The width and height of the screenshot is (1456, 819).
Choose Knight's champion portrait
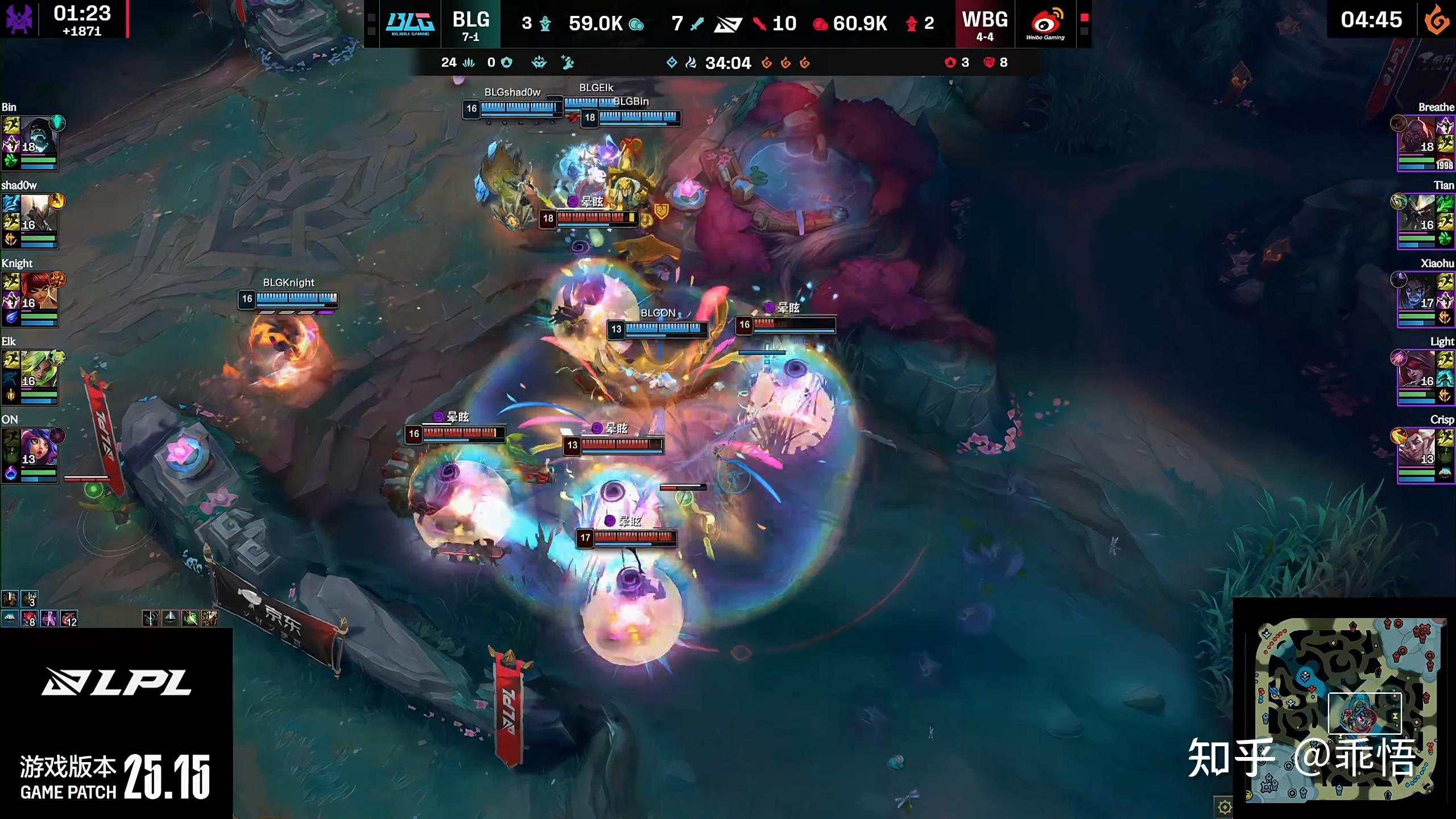tap(39, 292)
